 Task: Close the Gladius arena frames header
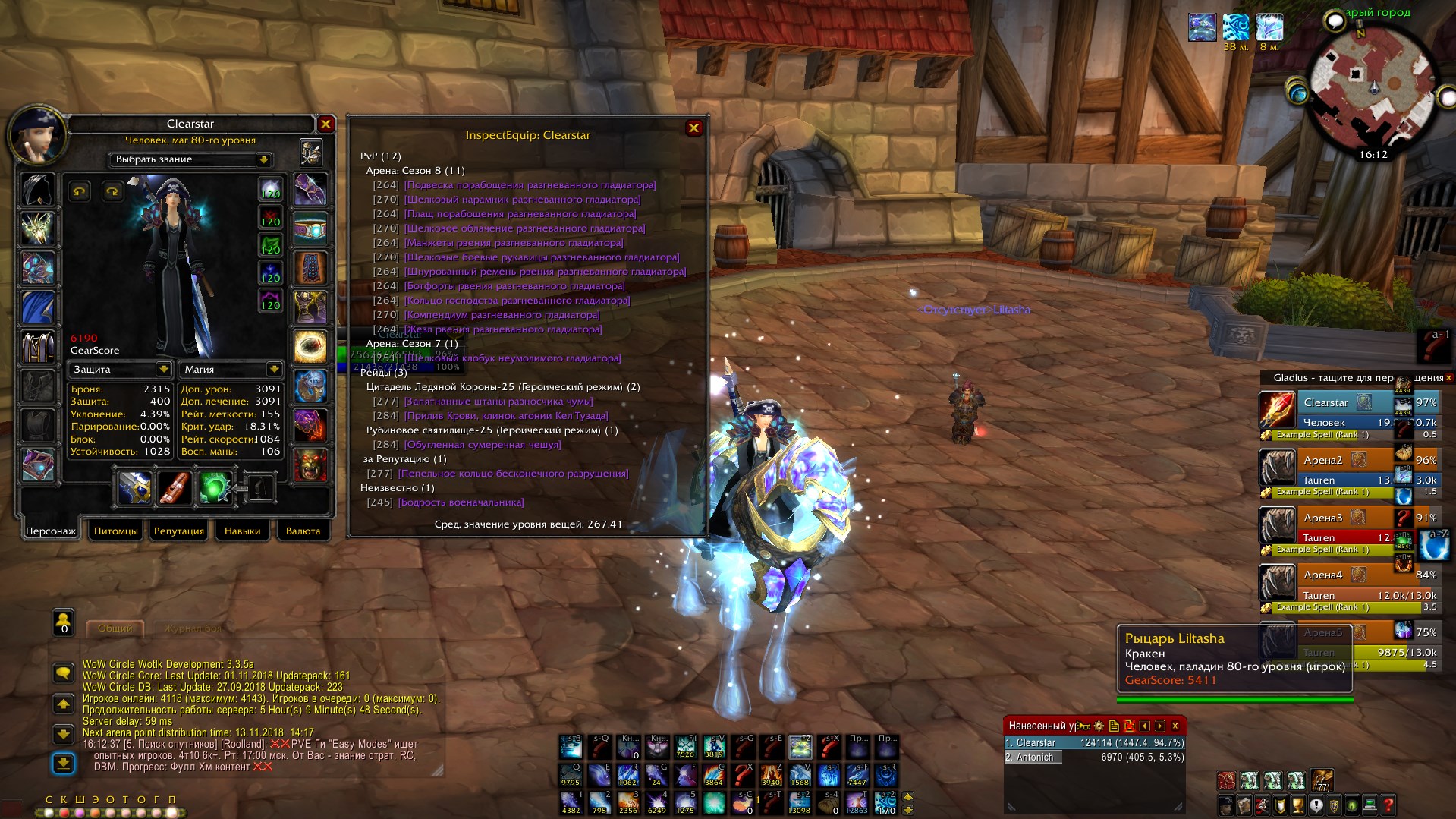point(1448,377)
